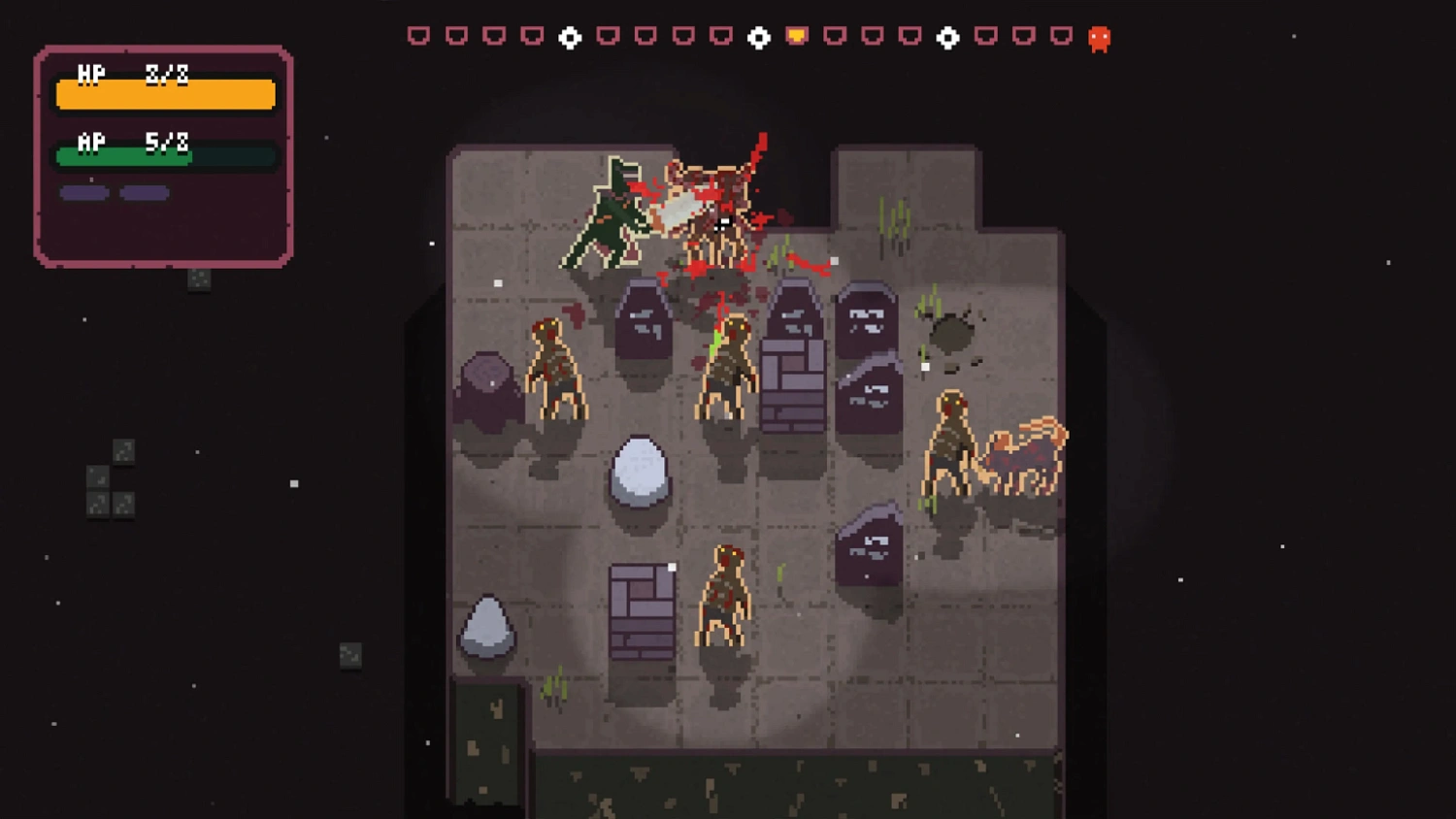The width and height of the screenshot is (1456, 819).
Task: Click the third white diamond marker before the red ghost
Action: tap(946, 37)
